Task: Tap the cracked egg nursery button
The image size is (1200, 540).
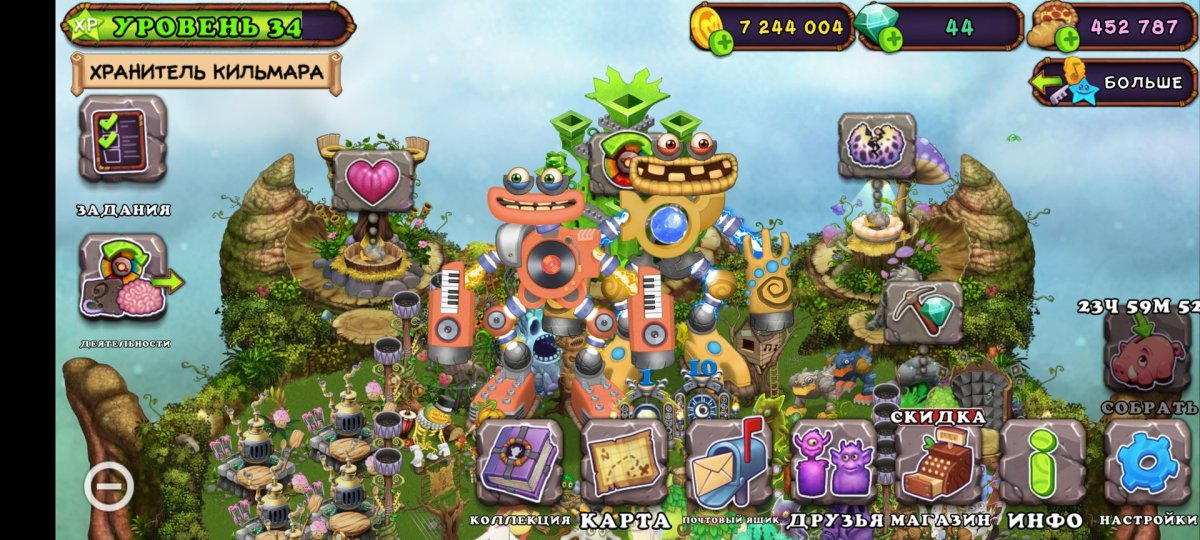Action: click(x=877, y=146)
